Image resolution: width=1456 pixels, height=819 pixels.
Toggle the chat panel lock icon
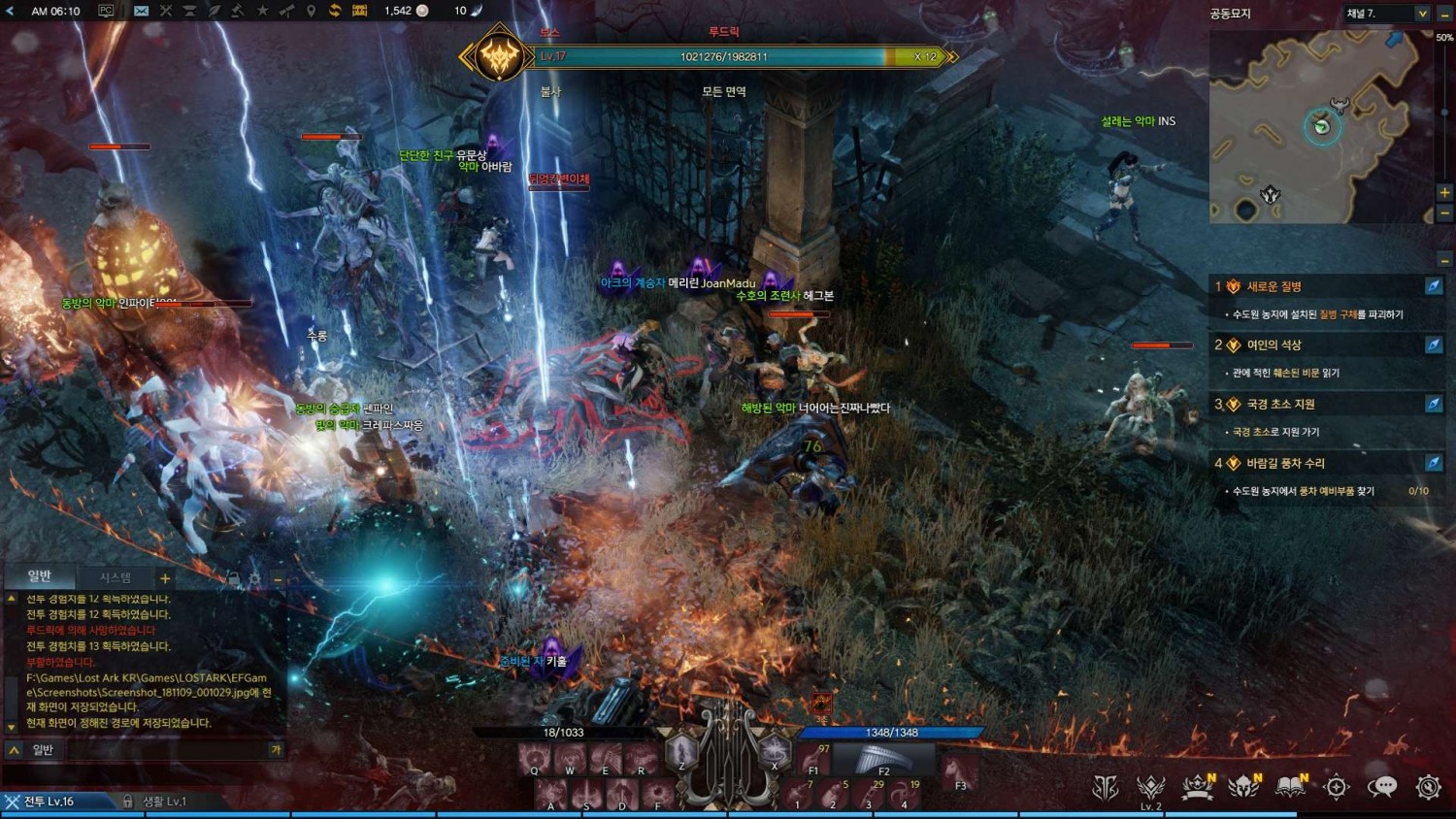click(235, 578)
